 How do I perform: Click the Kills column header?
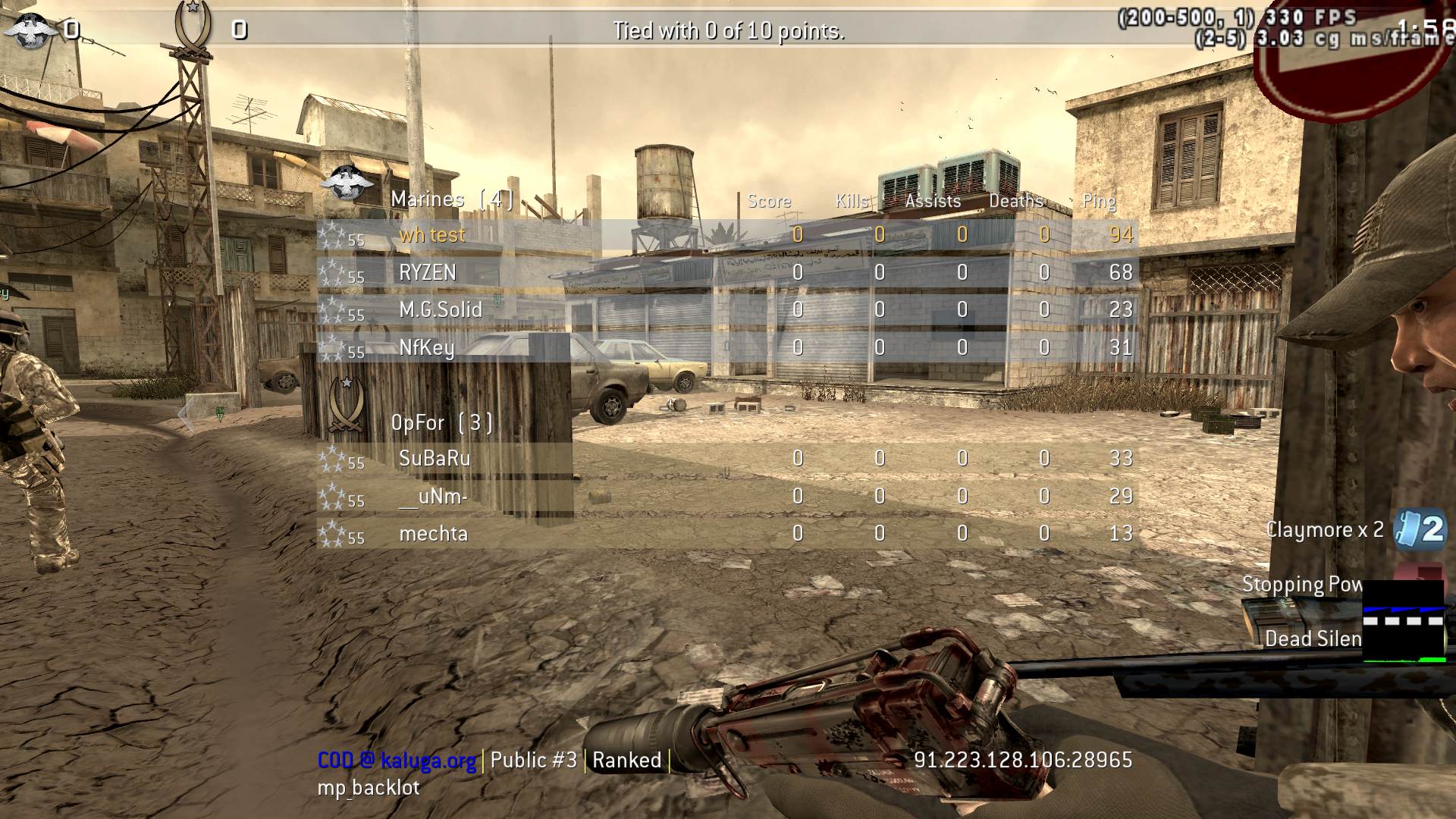tap(852, 202)
